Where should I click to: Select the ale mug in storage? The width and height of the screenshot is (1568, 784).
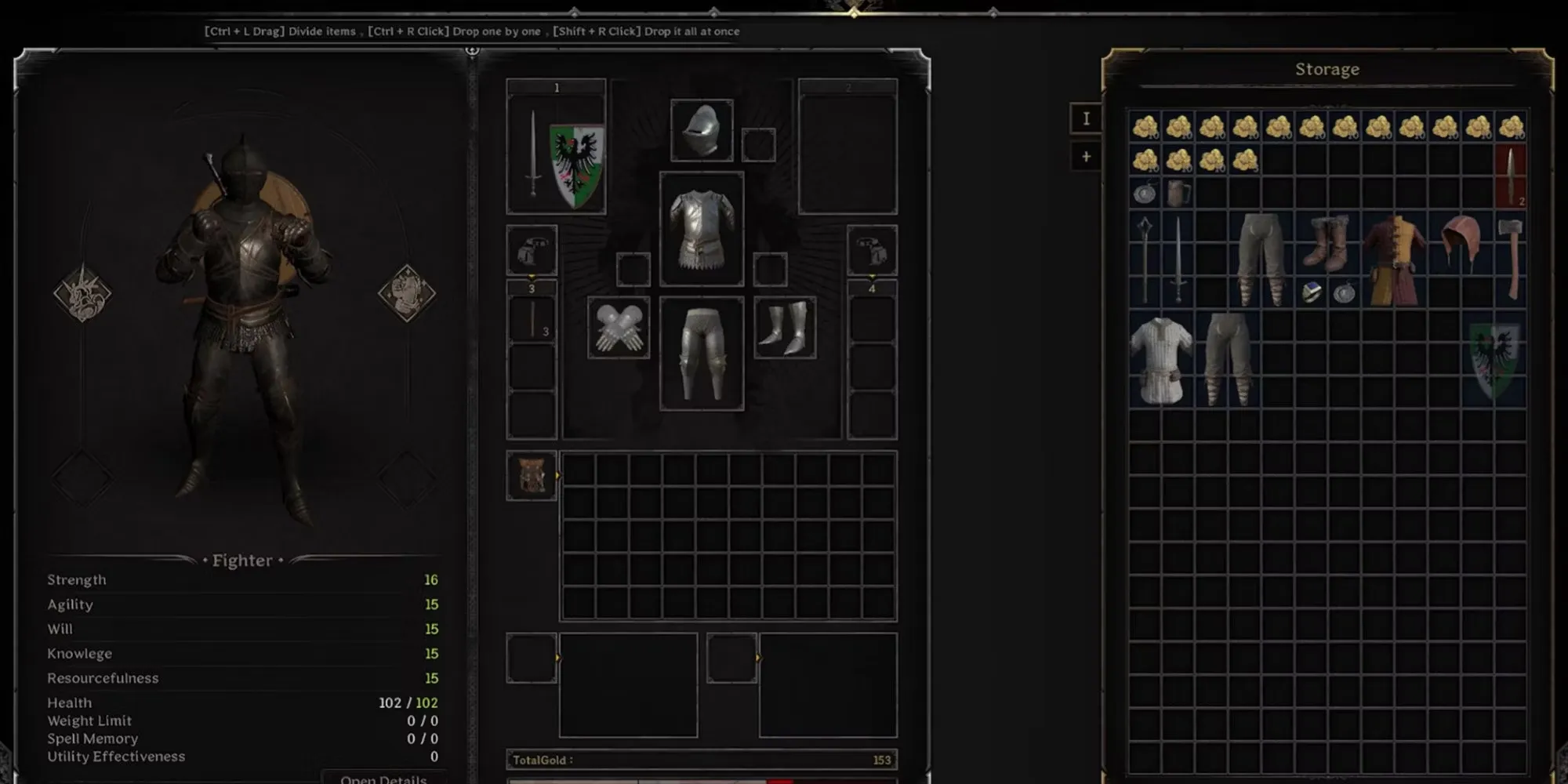[x=1178, y=193]
